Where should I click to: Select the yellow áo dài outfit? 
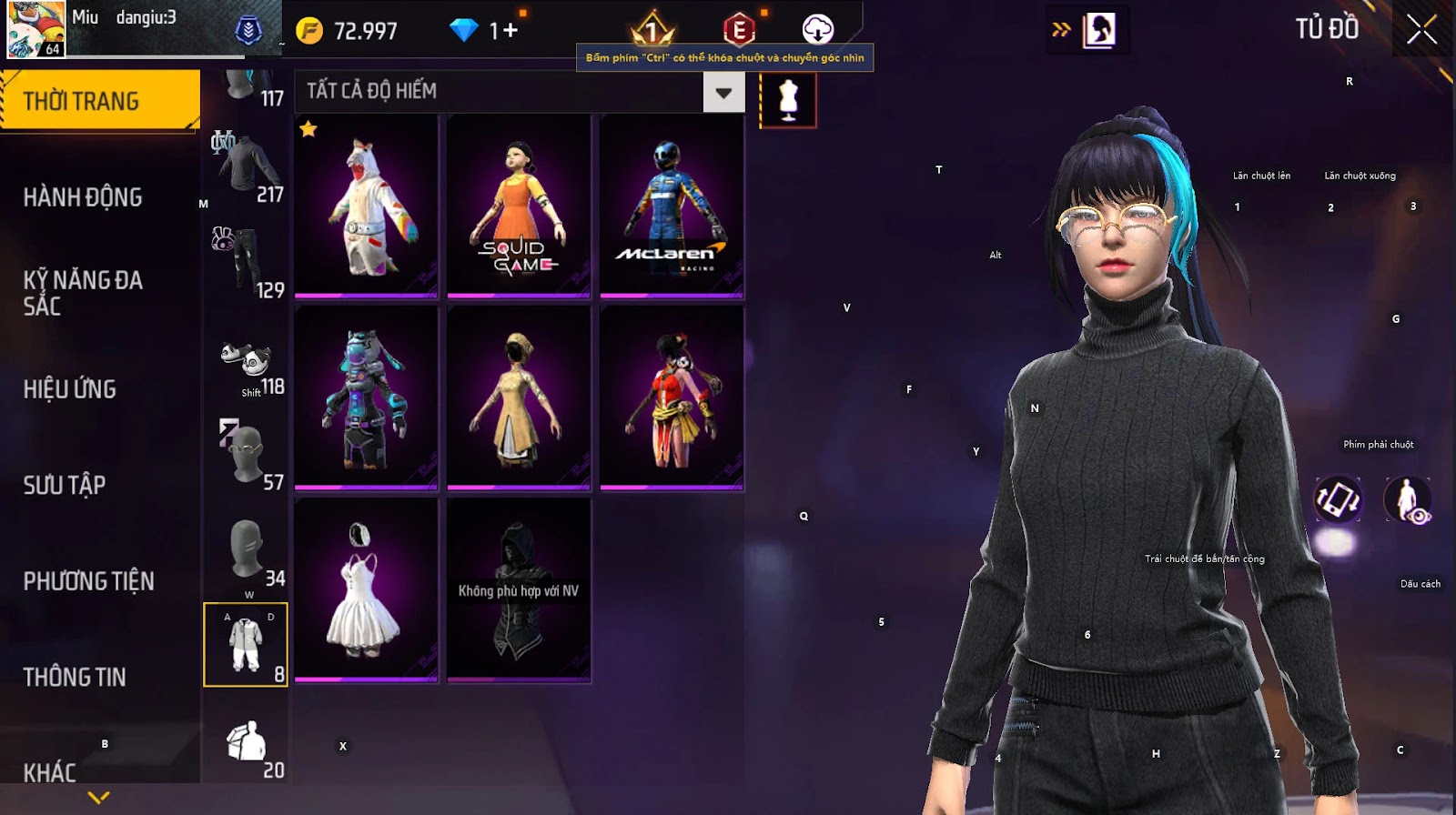click(x=519, y=398)
